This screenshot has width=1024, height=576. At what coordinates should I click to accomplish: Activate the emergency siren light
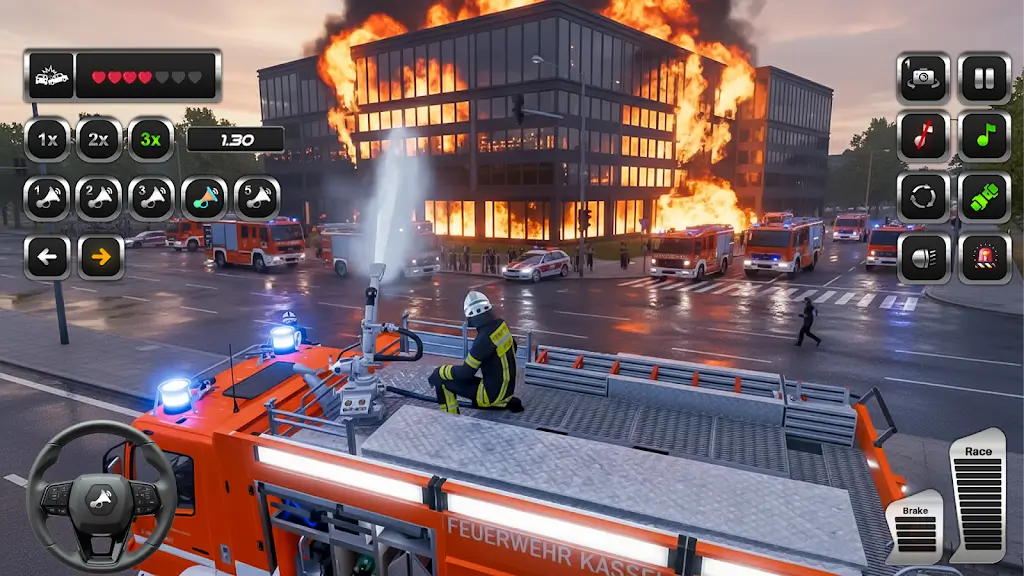tap(984, 258)
